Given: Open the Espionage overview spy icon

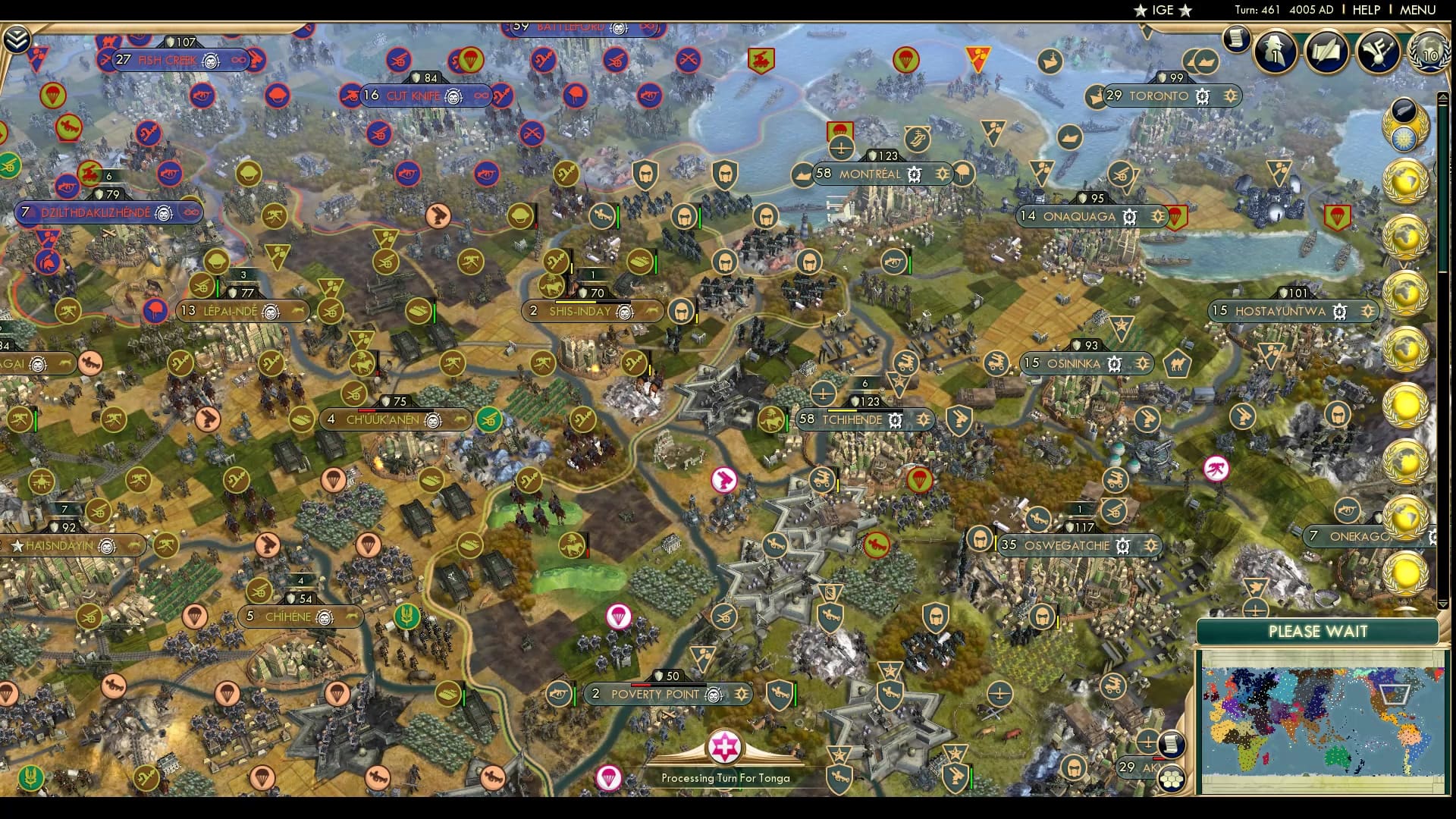Looking at the screenshot, I should pos(1275,53).
